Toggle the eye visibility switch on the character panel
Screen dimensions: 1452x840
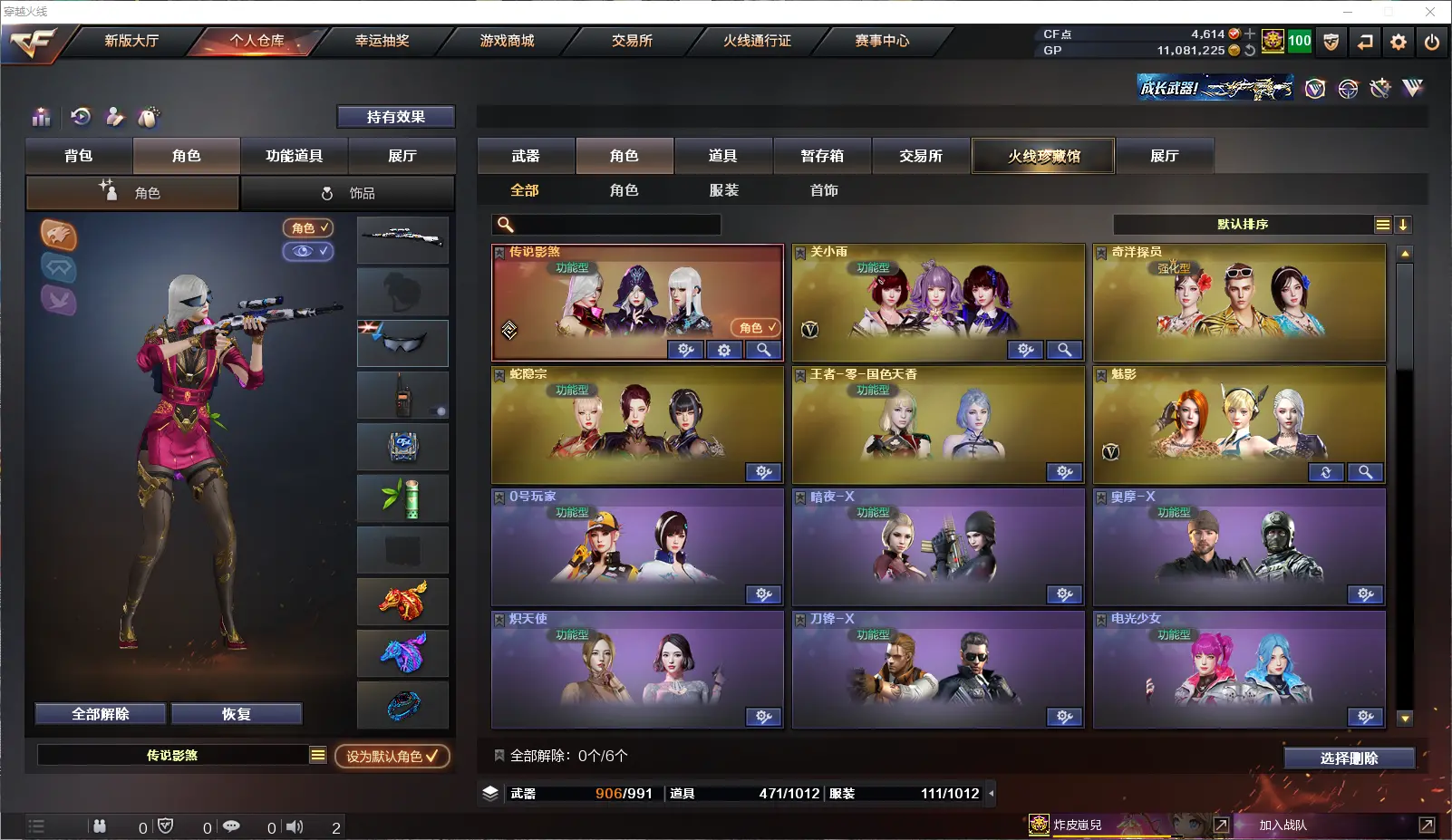pyautogui.click(x=308, y=252)
